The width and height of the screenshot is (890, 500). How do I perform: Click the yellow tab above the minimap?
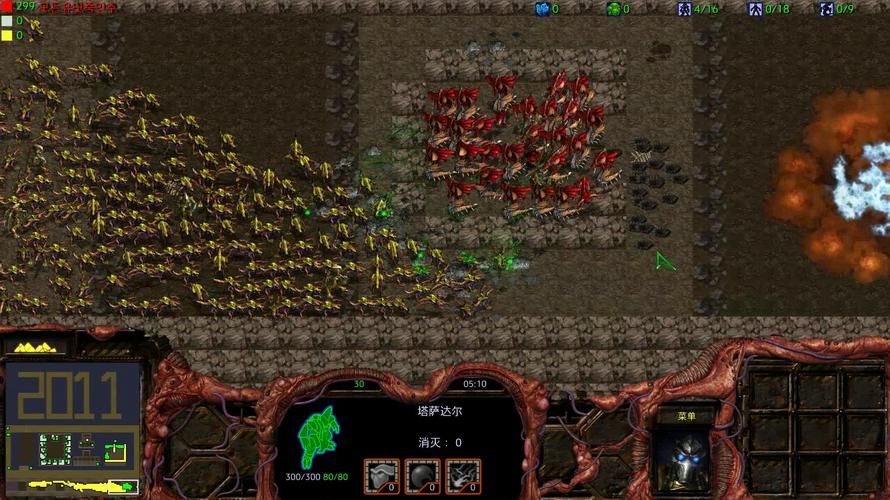(33, 347)
